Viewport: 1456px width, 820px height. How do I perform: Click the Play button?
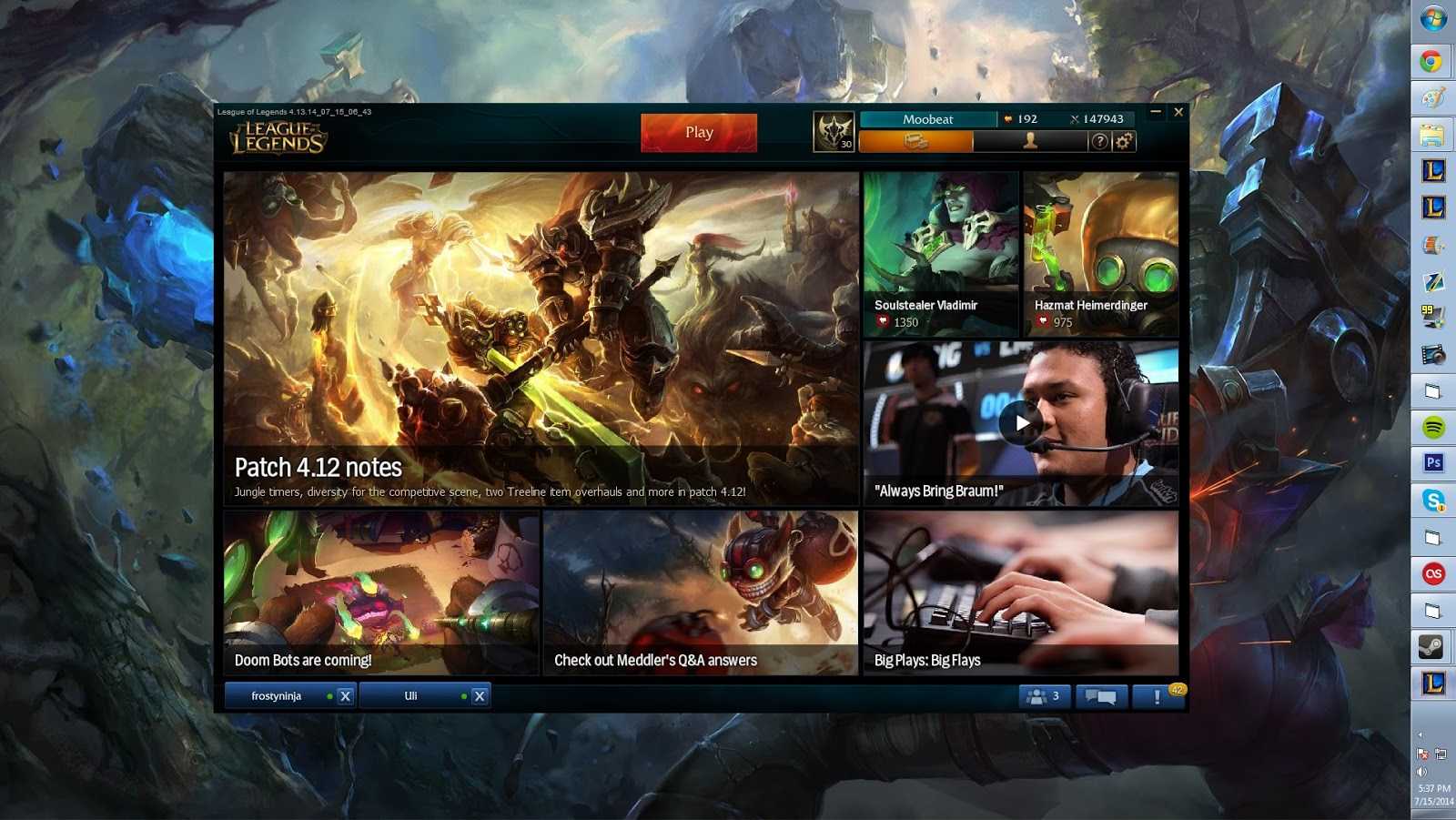(x=698, y=132)
